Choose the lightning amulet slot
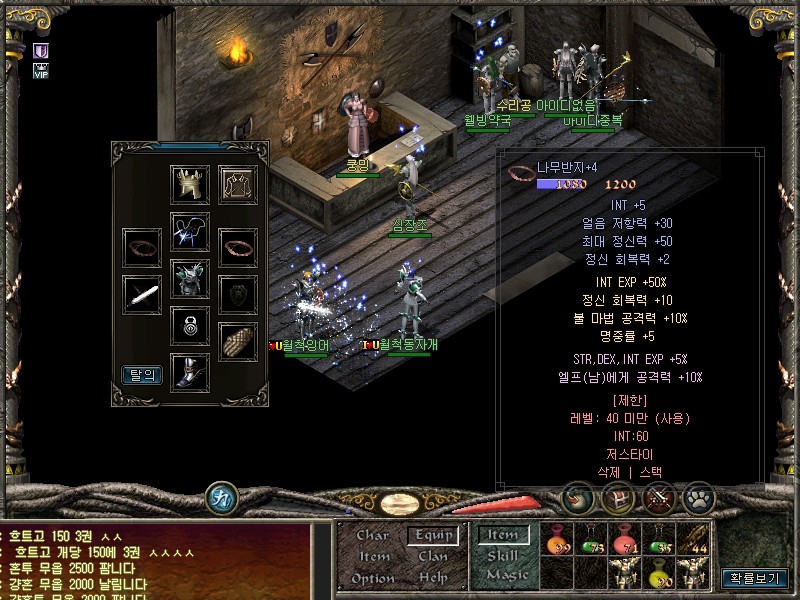This screenshot has width=800, height=600. 190,231
